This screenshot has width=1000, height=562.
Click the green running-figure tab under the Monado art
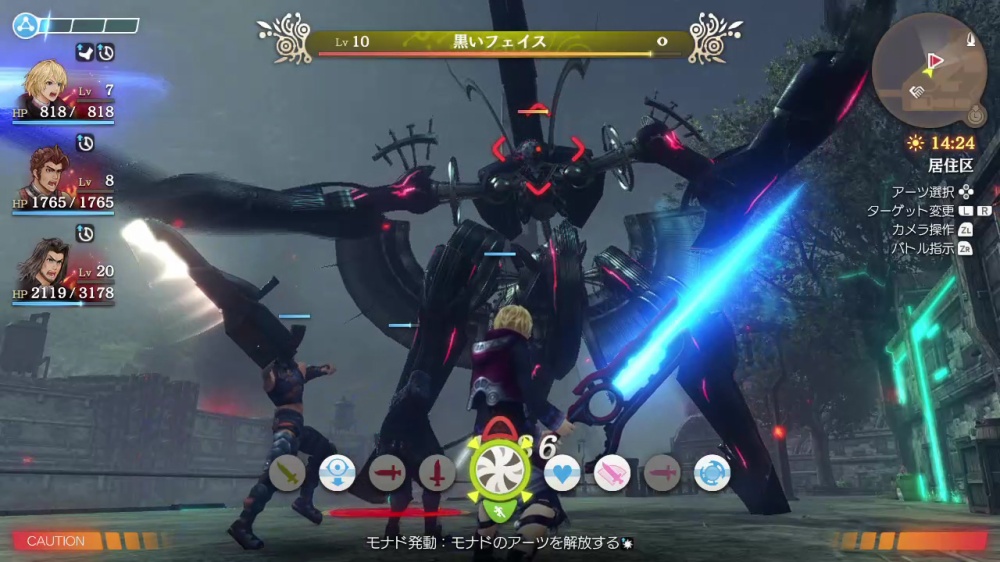498,512
